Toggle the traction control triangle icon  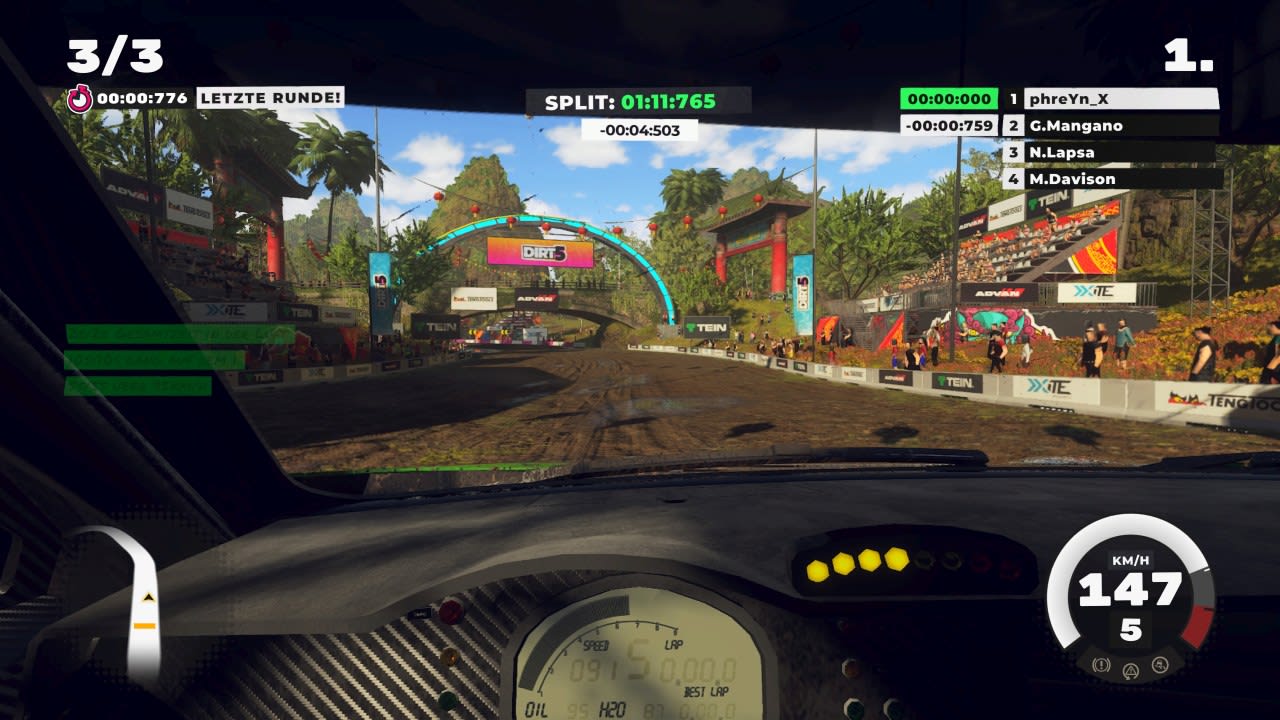tap(1131, 670)
